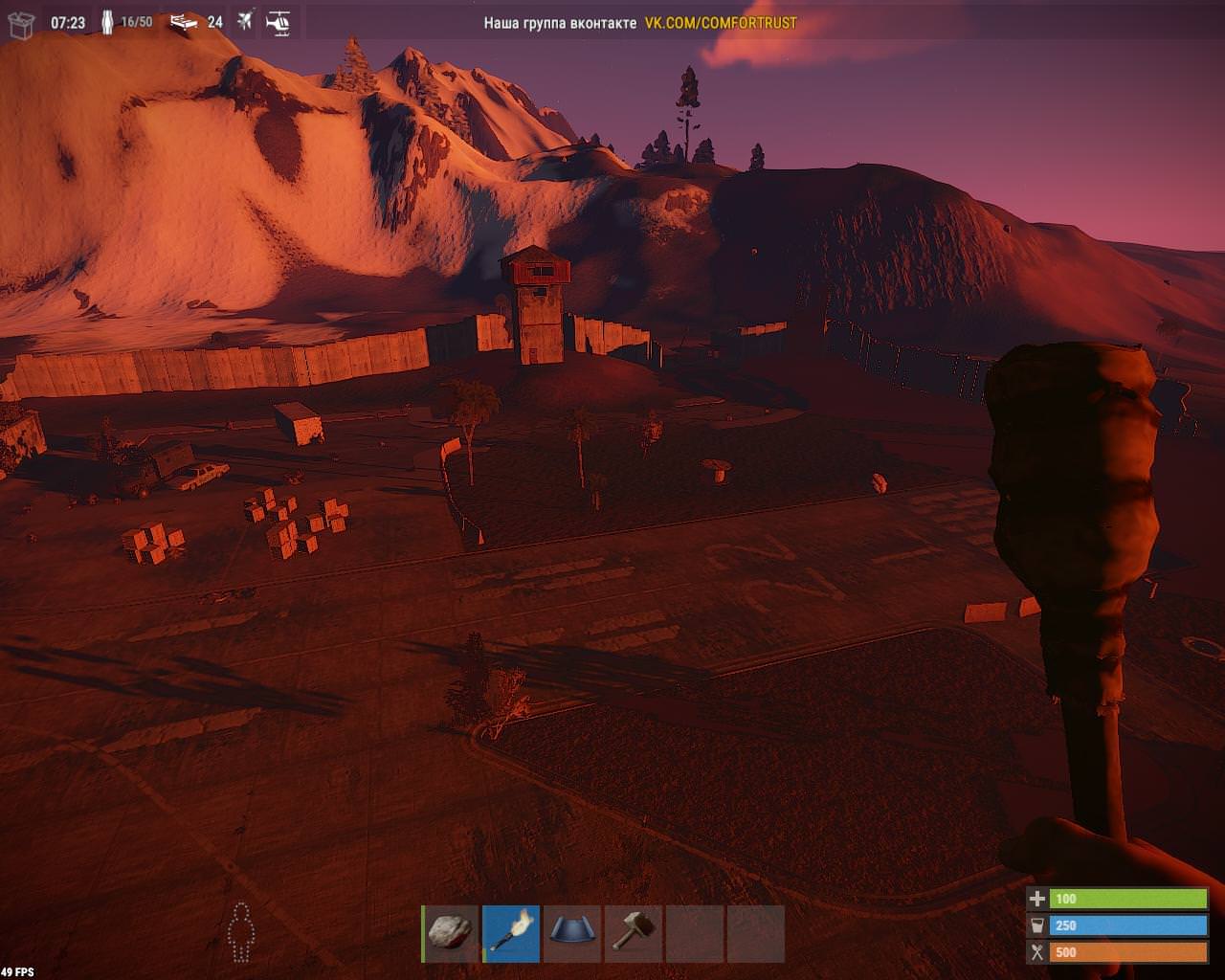This screenshot has width=1225, height=980.
Task: Choose the highlighted torch hotbar slot
Action: [511, 933]
